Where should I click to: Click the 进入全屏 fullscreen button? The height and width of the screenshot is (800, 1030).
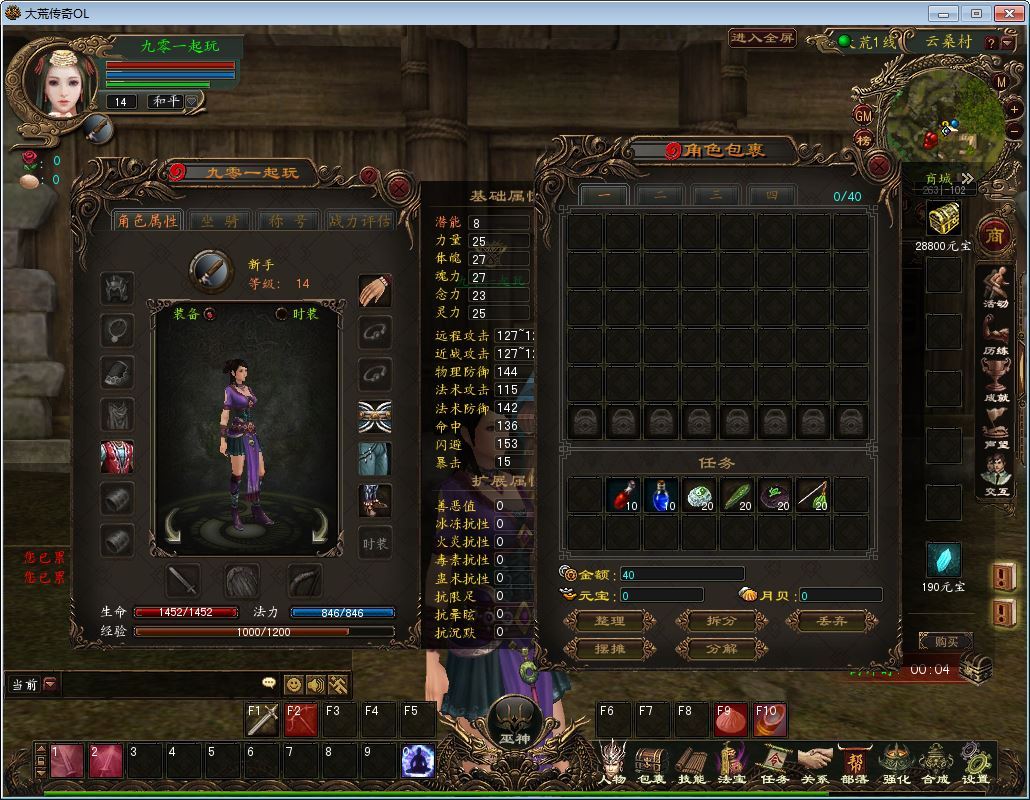[762, 38]
